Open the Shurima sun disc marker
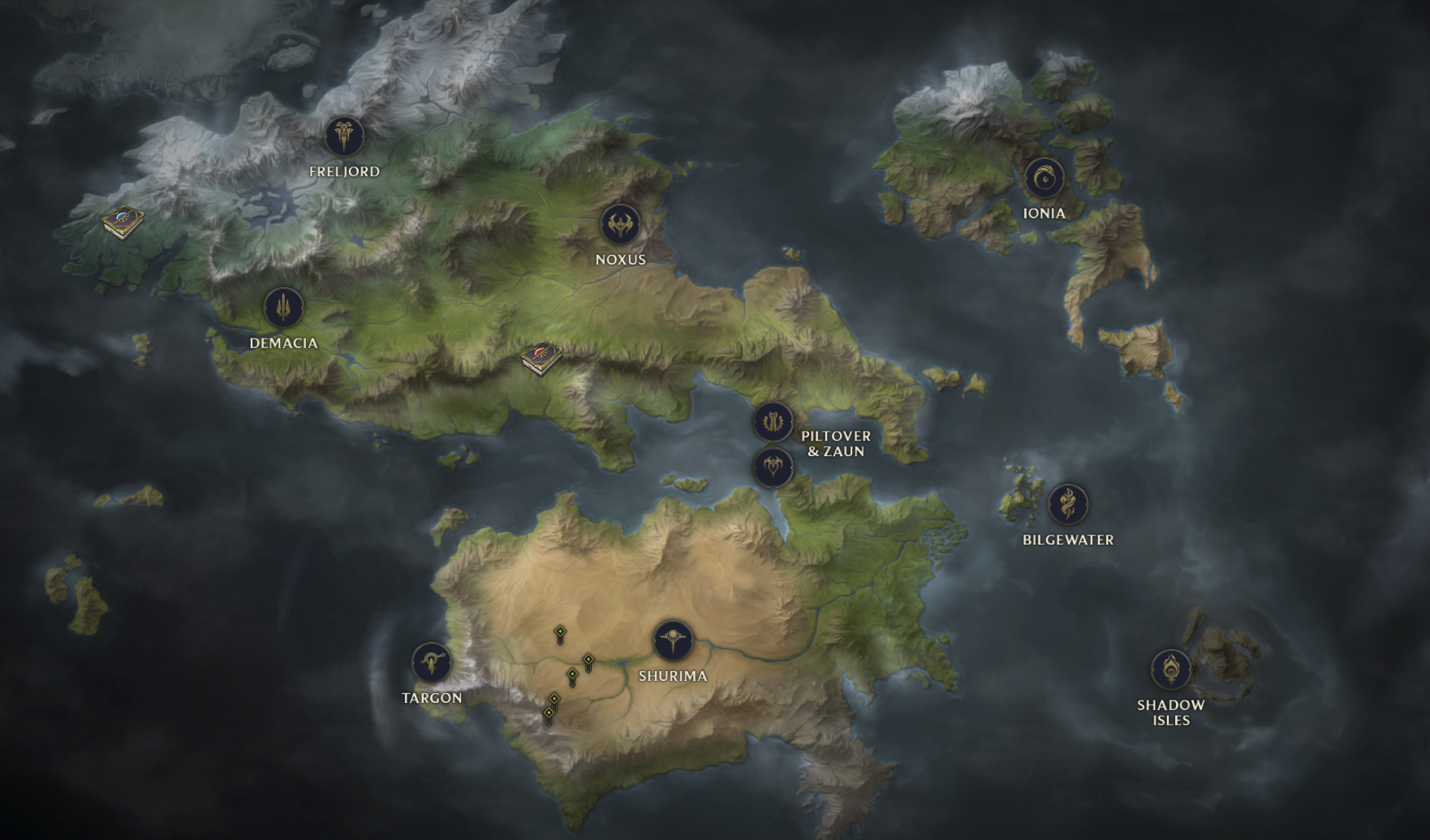The height and width of the screenshot is (840, 1430). click(673, 640)
